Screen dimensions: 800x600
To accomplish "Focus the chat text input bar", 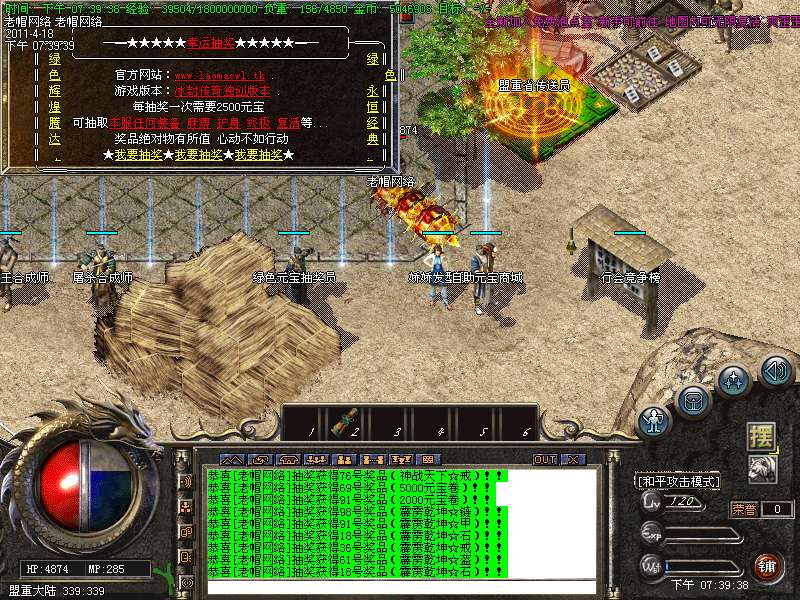I will pos(400,587).
